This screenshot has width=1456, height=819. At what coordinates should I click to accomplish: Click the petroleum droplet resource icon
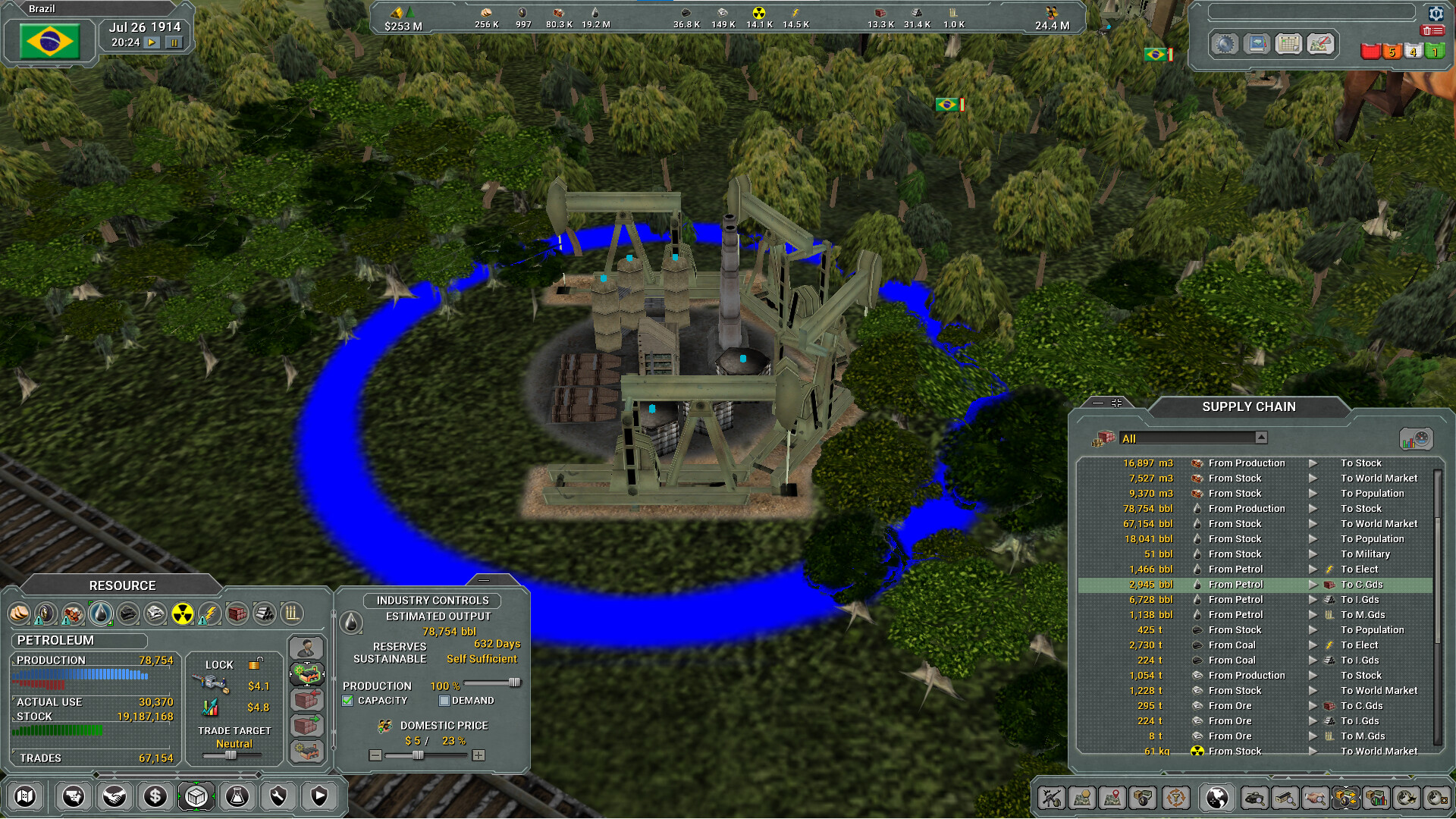click(100, 613)
